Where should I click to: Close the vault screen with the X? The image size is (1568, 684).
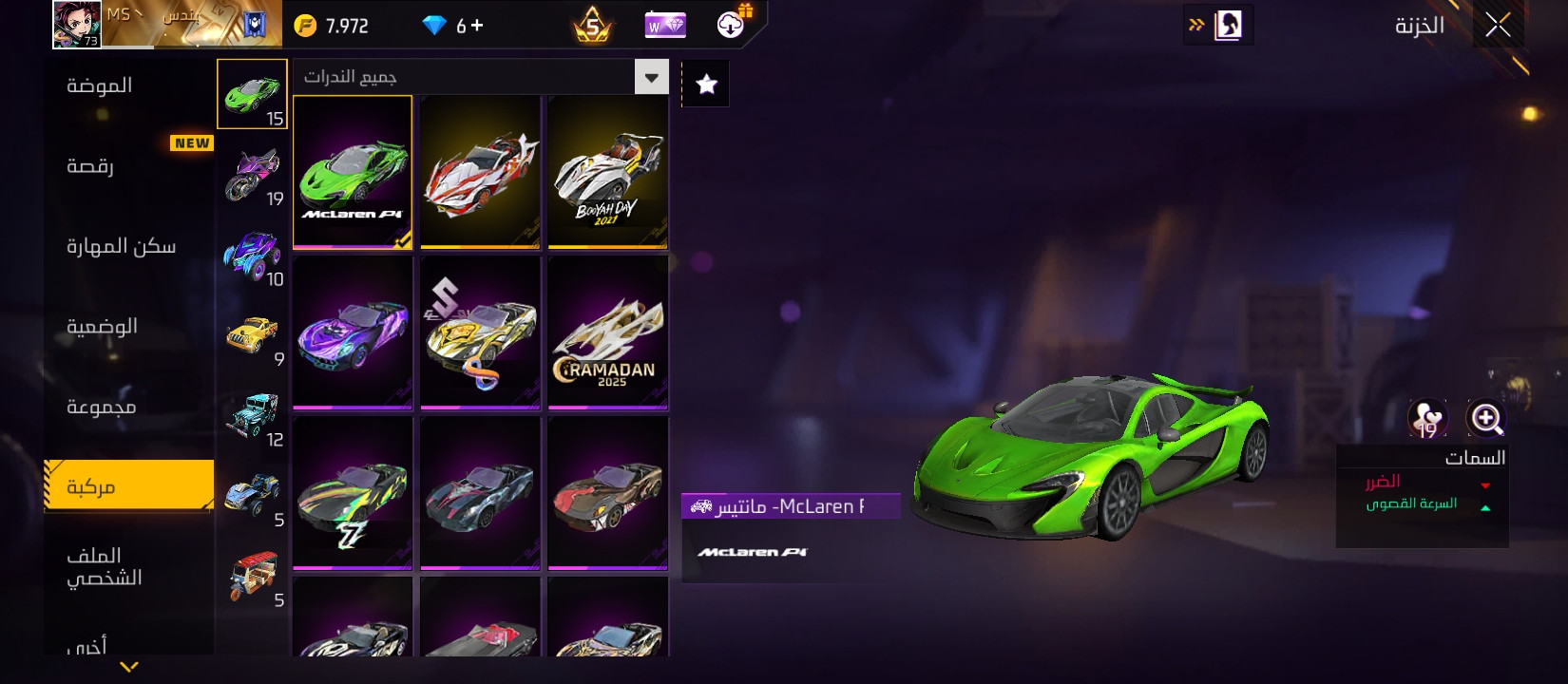[x=1498, y=26]
